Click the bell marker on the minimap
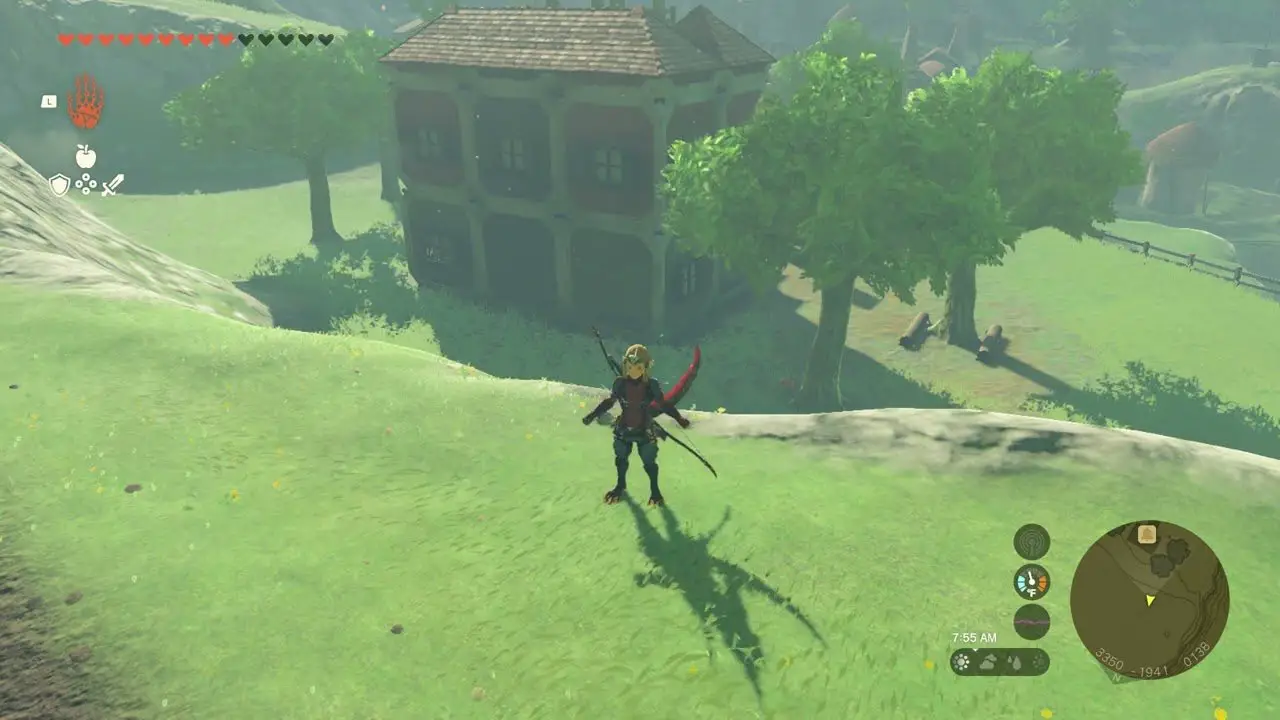 coord(1147,534)
